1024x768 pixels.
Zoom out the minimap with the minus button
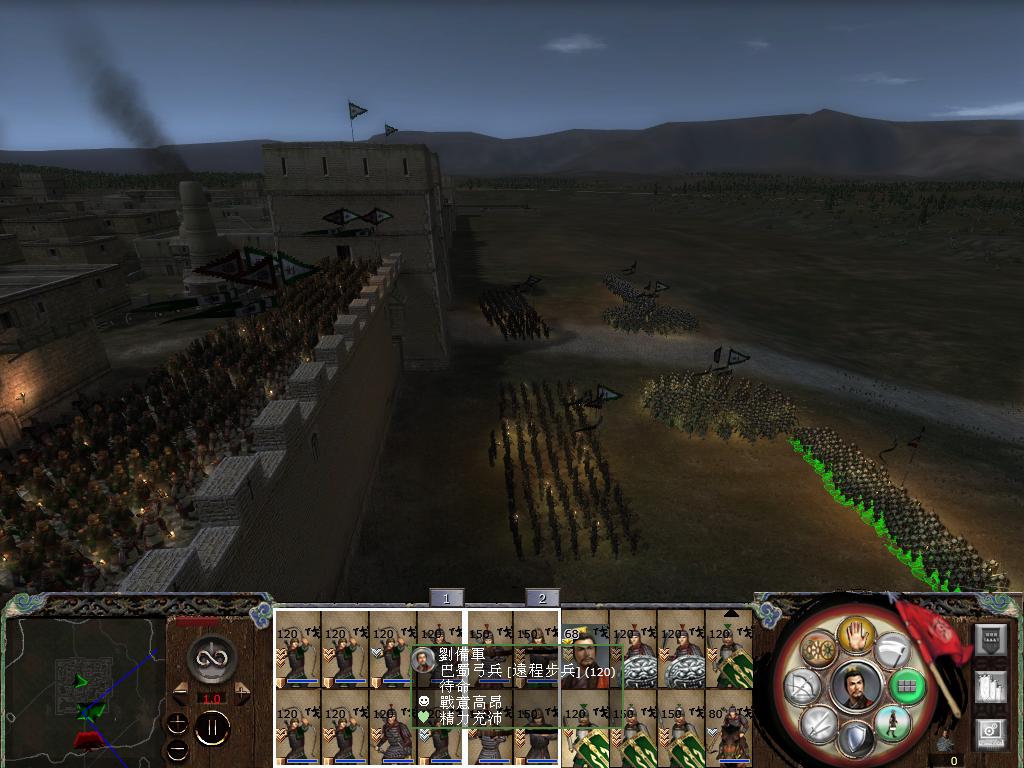point(177,749)
